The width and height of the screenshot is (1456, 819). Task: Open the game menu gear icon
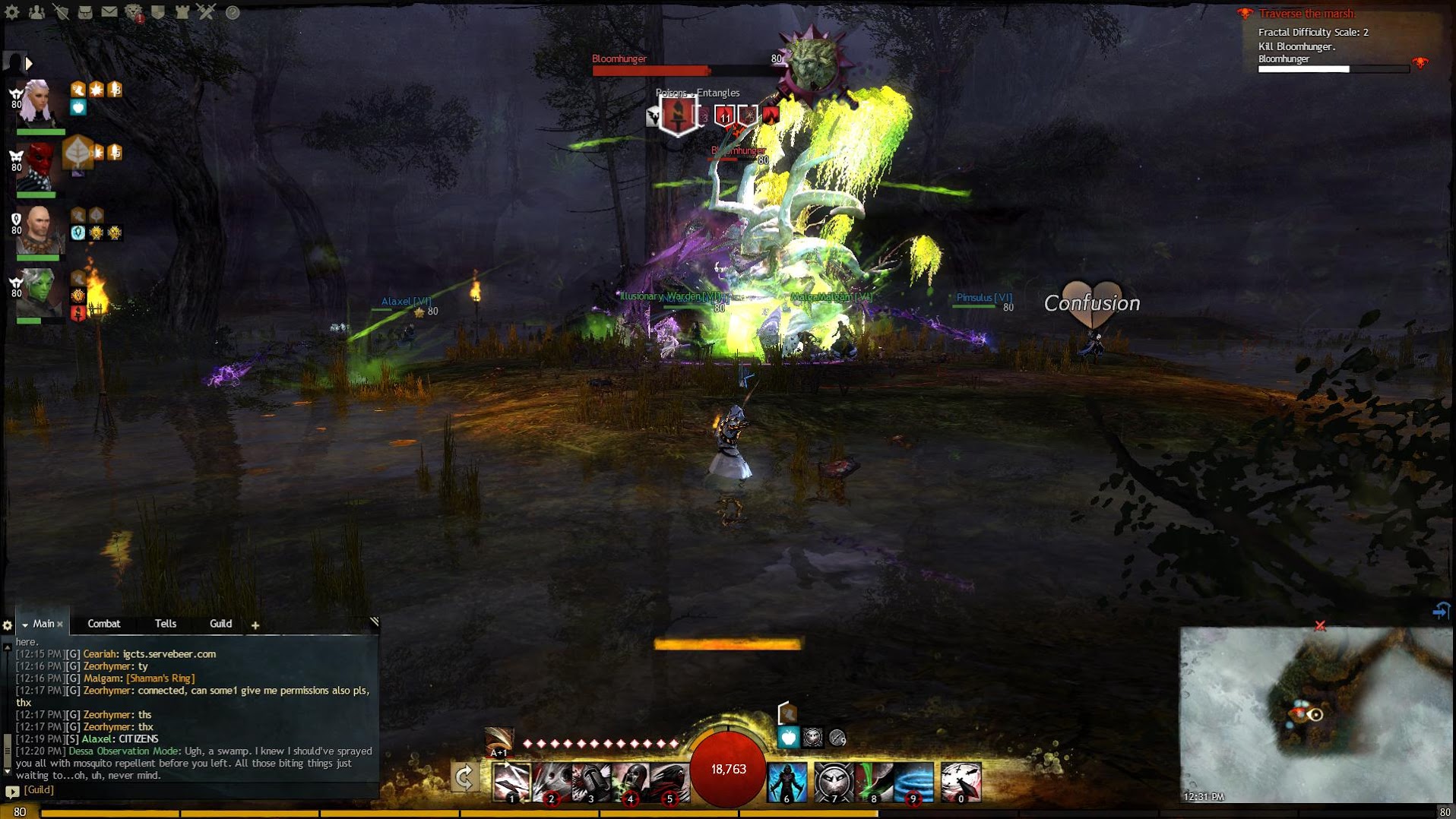[x=12, y=12]
